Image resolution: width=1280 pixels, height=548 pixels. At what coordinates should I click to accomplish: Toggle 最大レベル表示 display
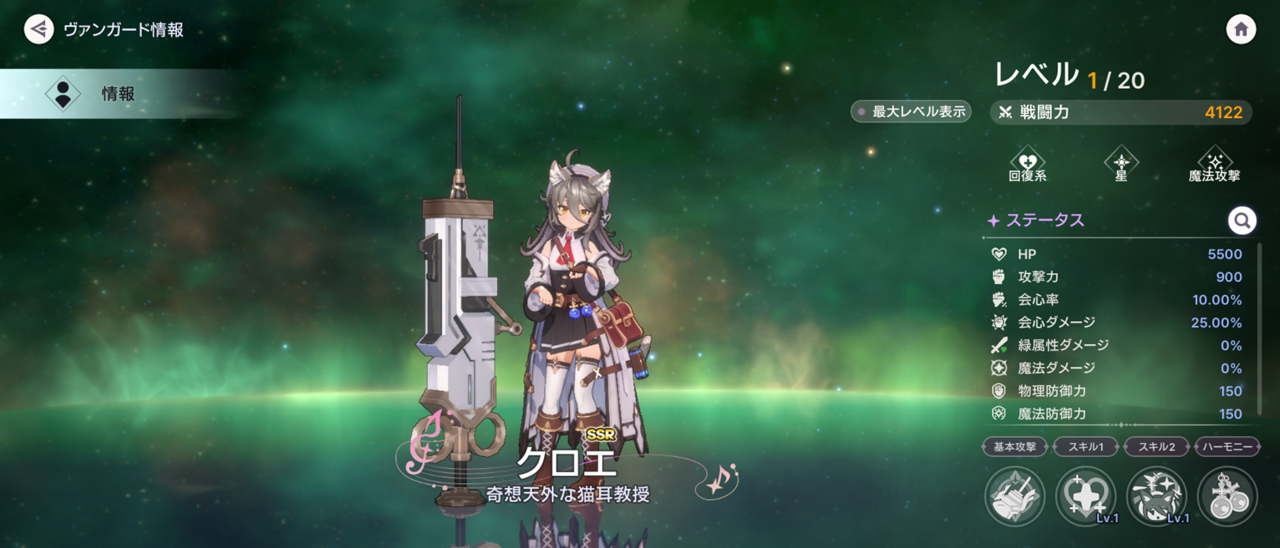(x=910, y=112)
